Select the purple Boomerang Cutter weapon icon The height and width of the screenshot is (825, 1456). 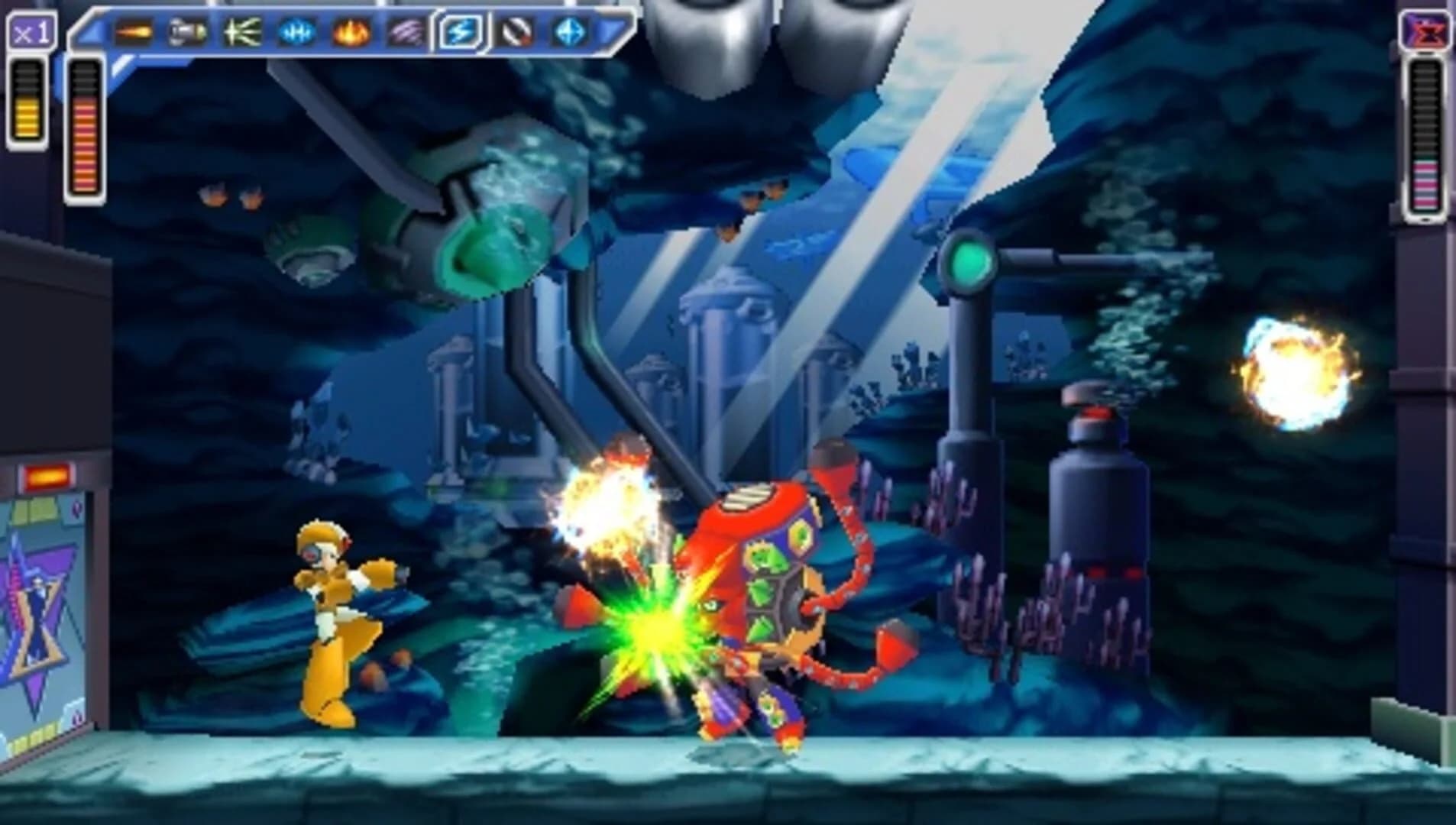point(405,31)
